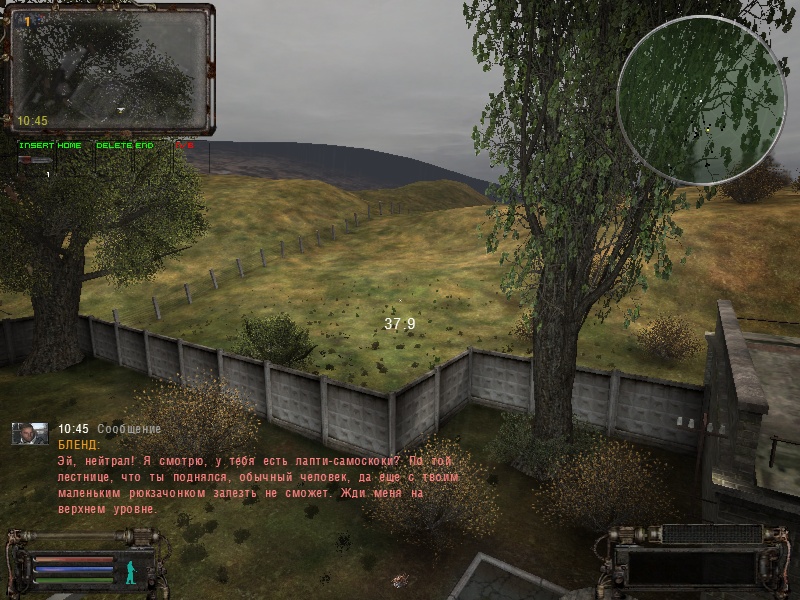800x600 pixels.
Task: Click the circular radar display
Action: 700,100
